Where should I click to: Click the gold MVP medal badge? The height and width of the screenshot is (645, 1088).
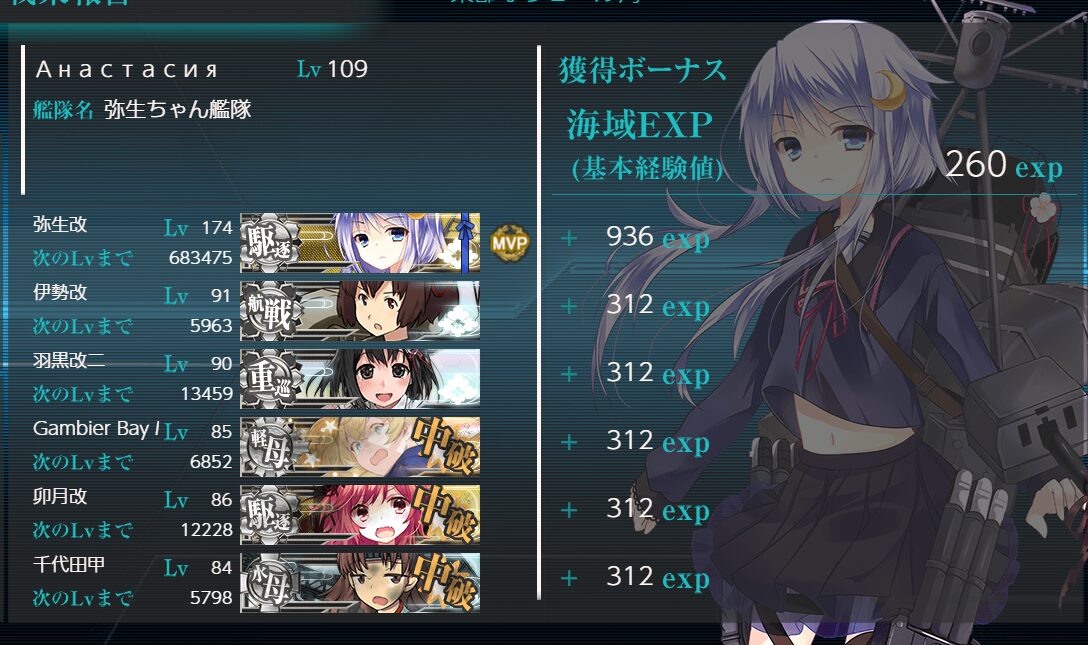click(510, 242)
